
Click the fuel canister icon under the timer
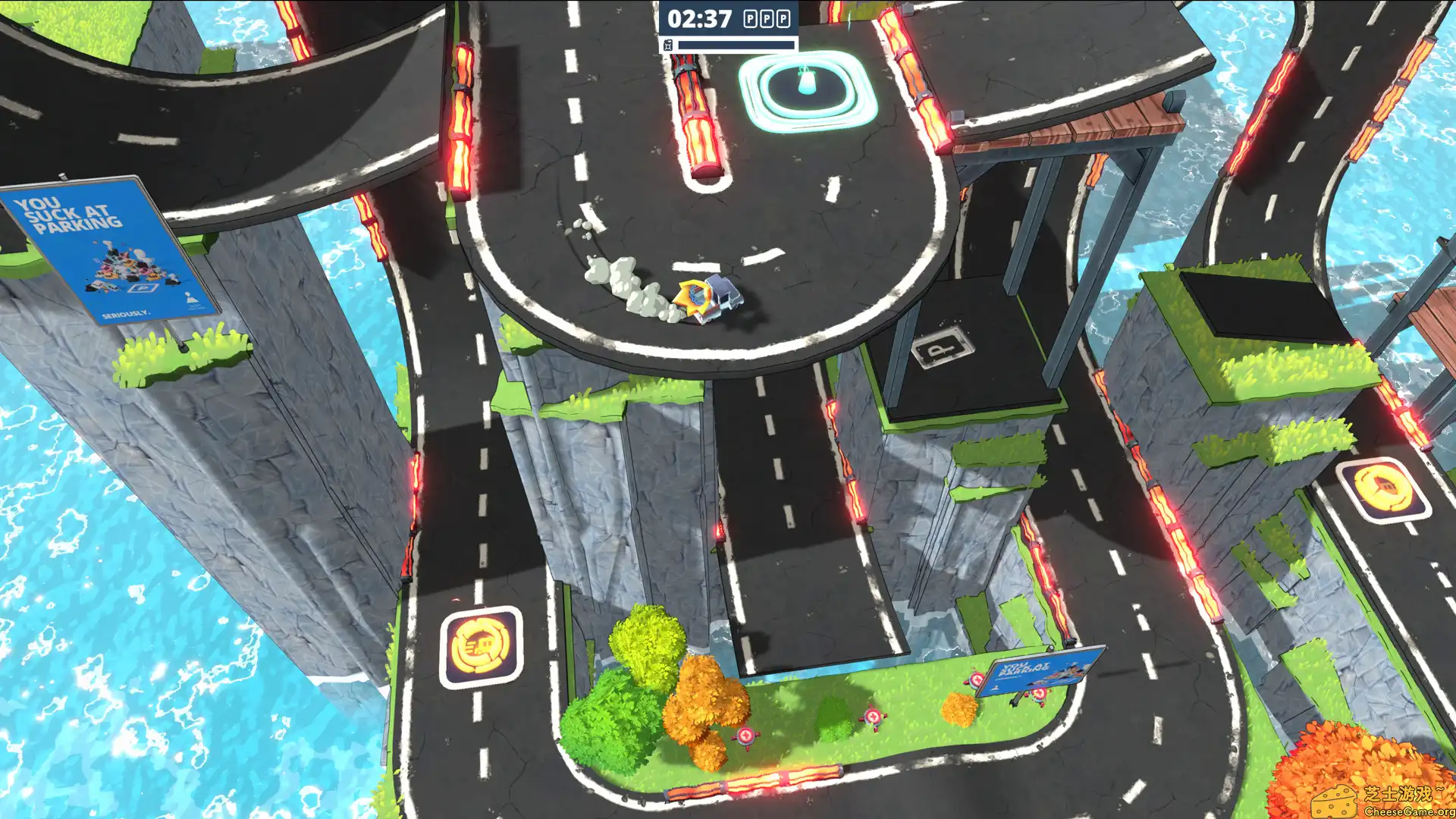pos(668,43)
